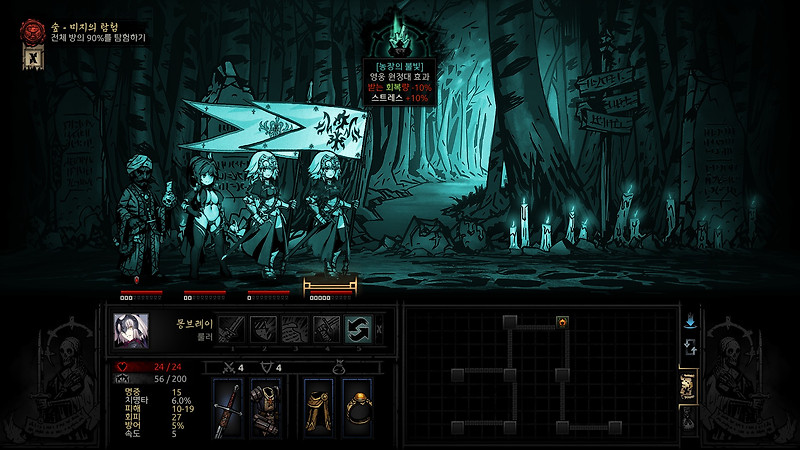Switch to the inventory bag tab
The height and width of the screenshot is (450, 800).
(x=688, y=420)
